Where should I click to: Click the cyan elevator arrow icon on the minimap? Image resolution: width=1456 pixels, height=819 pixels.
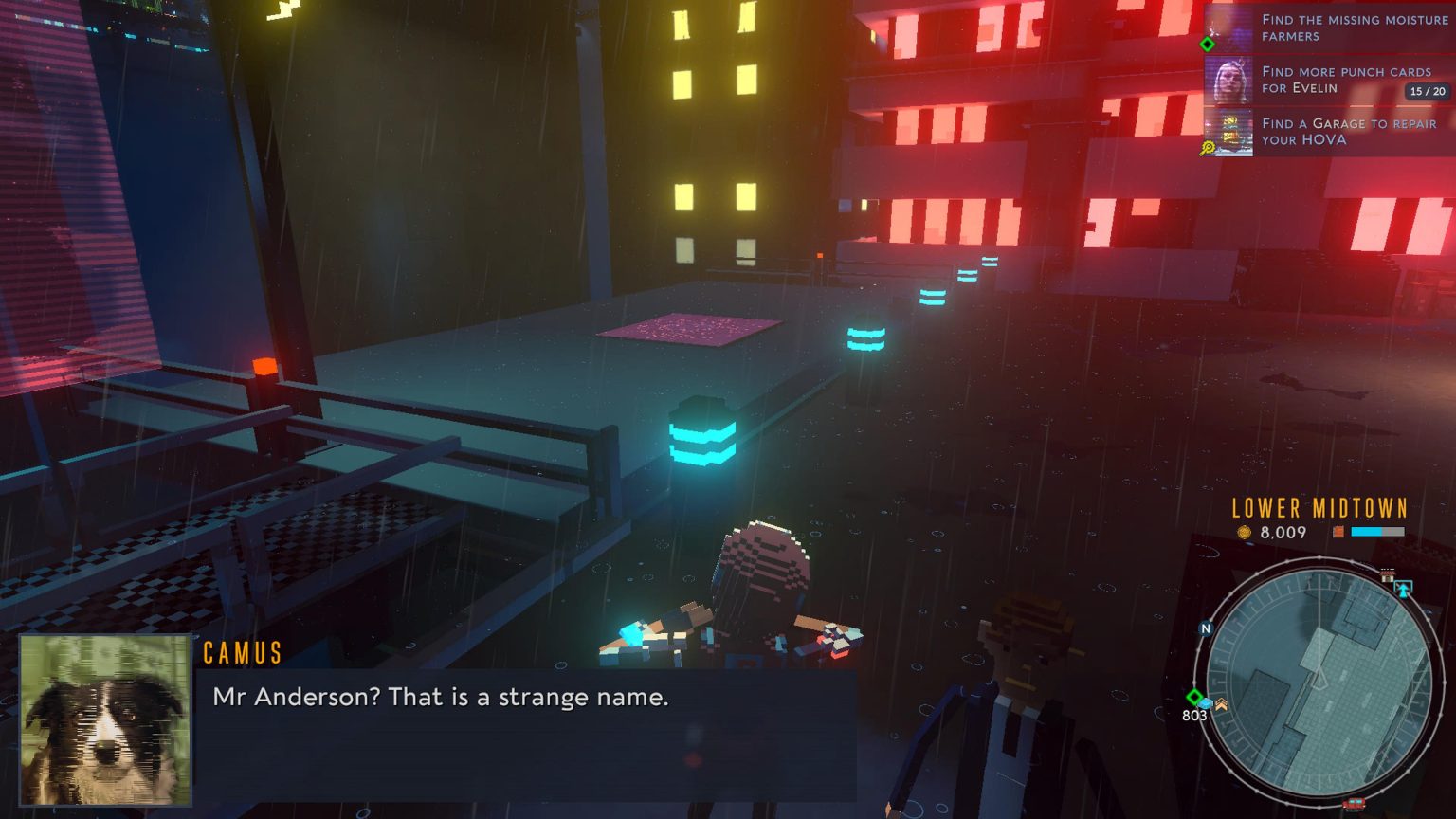1403,588
